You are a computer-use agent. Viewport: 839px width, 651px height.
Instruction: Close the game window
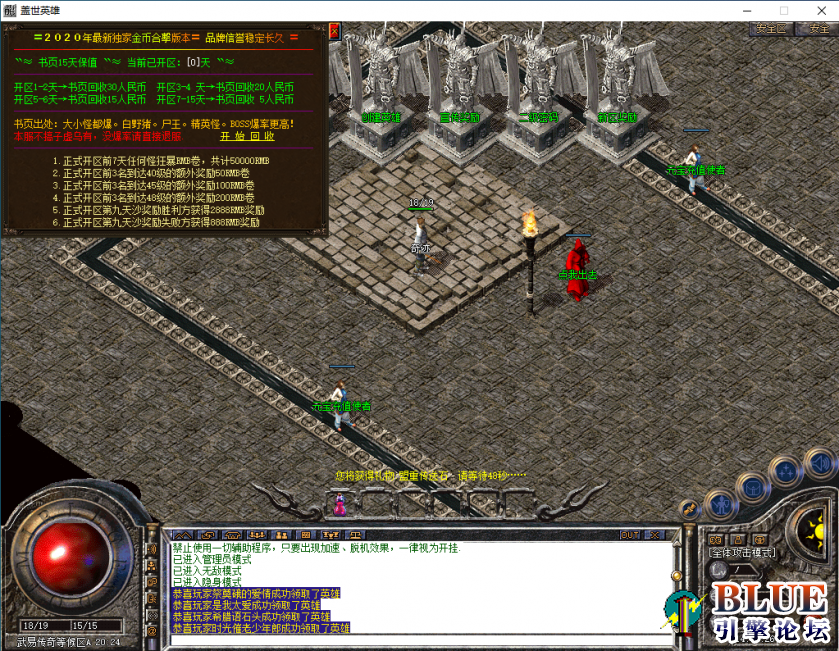(817, 10)
